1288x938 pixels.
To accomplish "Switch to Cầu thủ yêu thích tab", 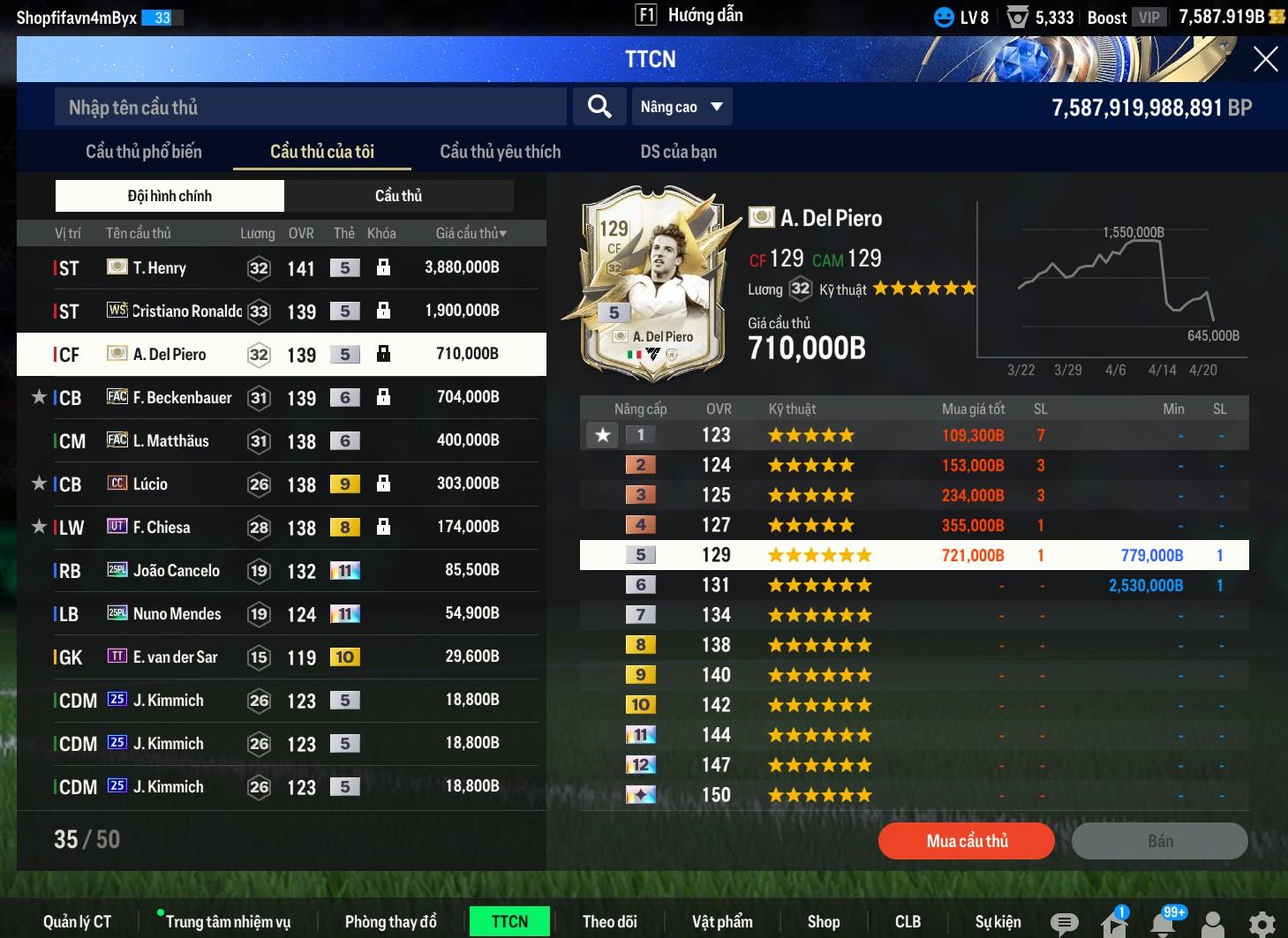I will [x=500, y=152].
